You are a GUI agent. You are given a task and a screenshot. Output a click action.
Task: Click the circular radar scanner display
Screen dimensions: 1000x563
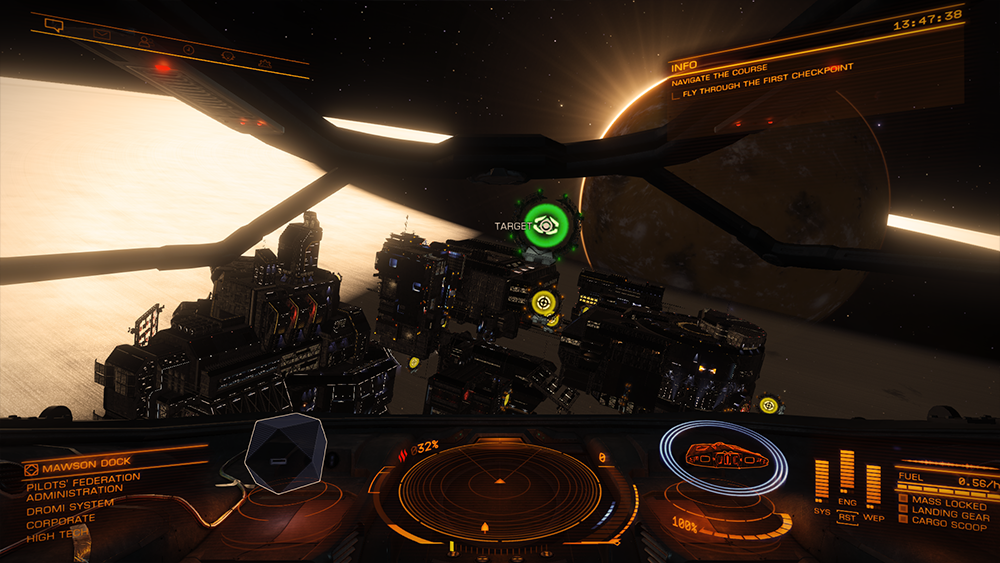500,490
